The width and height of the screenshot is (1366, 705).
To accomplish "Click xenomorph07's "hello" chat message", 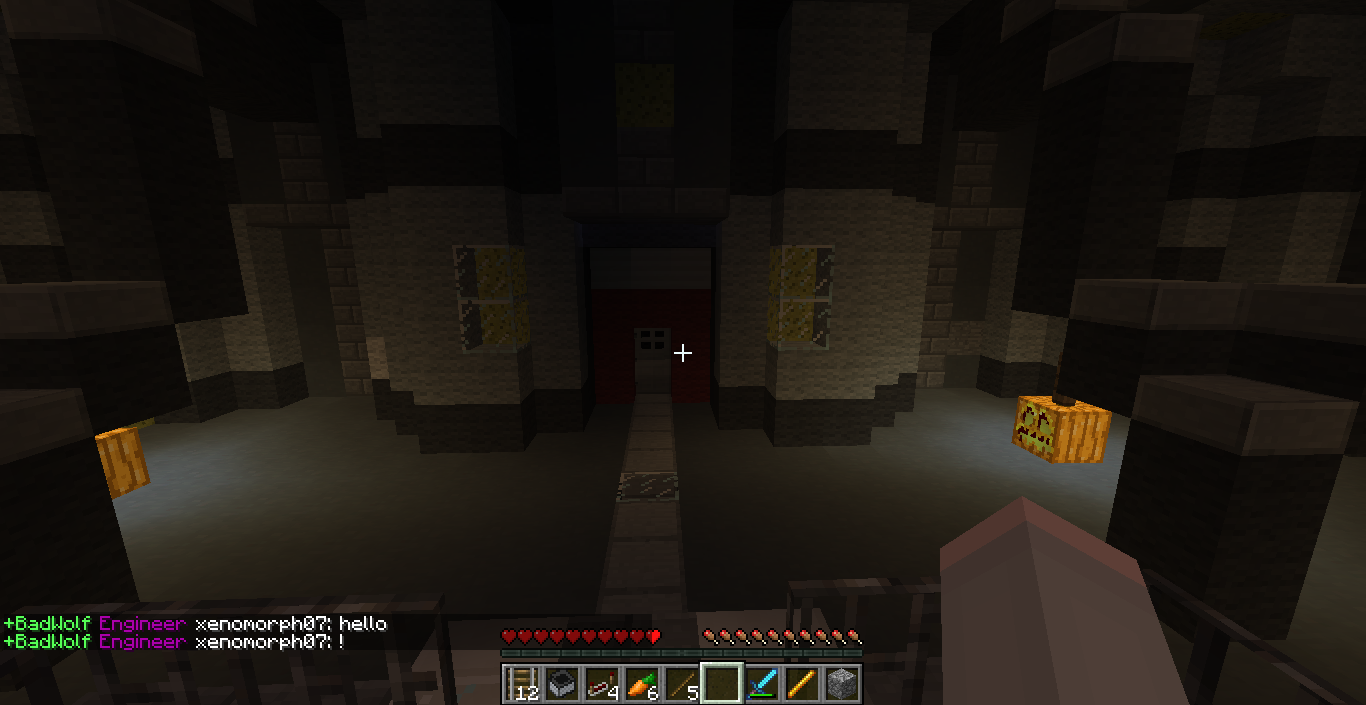I will point(362,624).
